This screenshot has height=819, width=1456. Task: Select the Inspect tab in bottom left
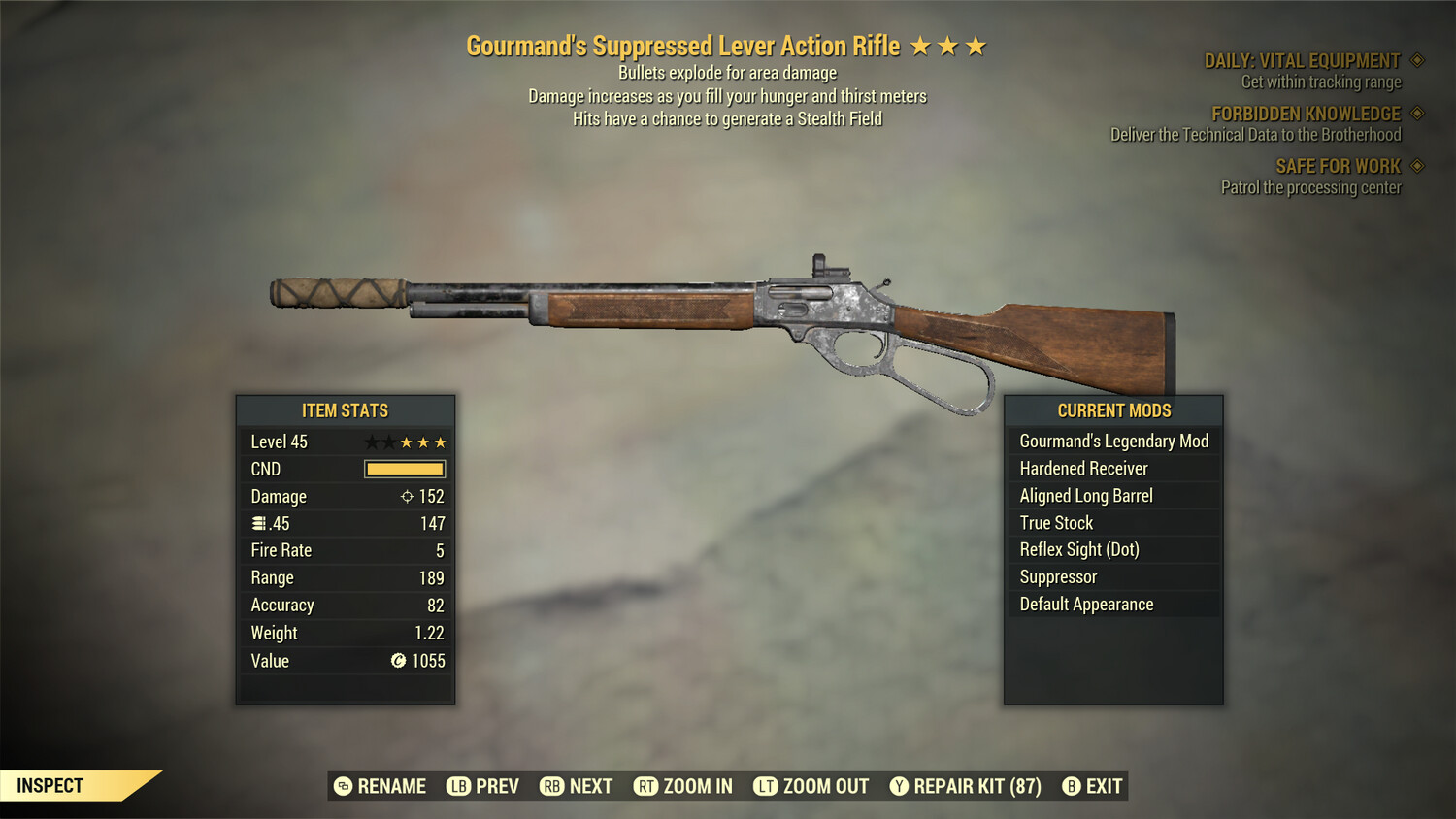click(50, 785)
